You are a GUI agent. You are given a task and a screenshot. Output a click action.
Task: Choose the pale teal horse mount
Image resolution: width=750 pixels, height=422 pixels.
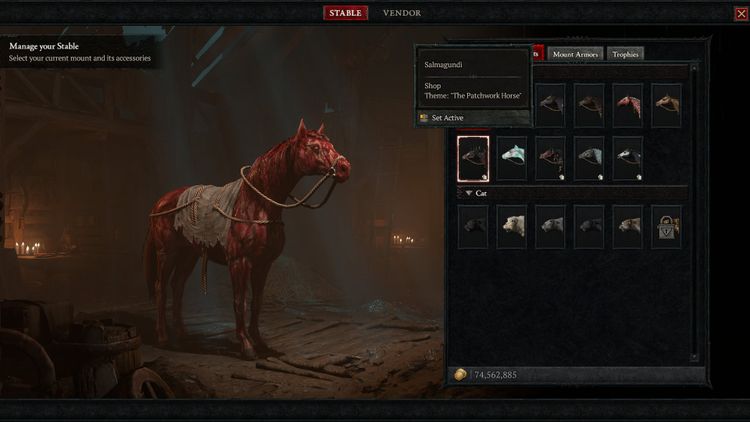point(512,157)
